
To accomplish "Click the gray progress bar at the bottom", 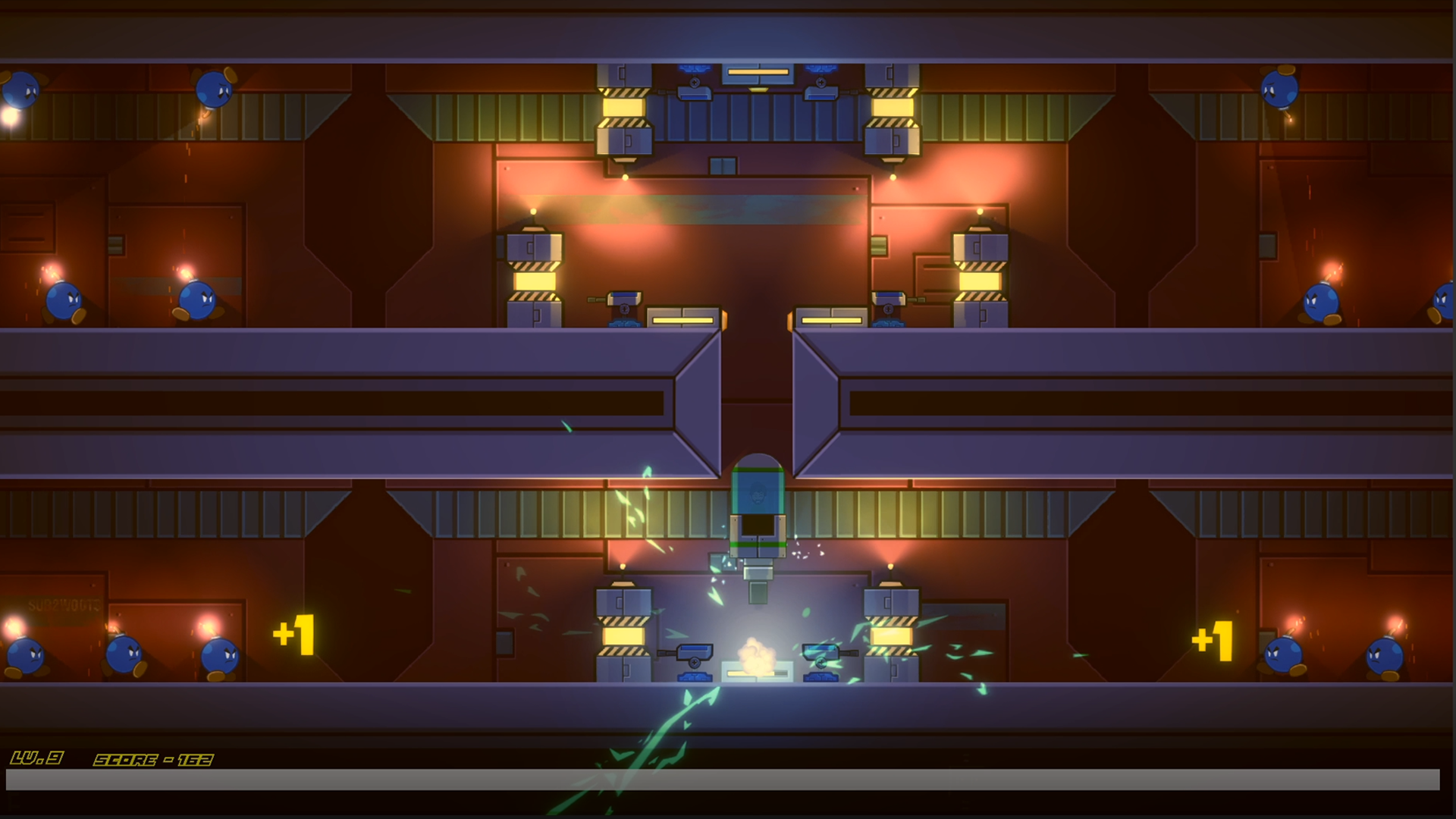I will point(728,778).
